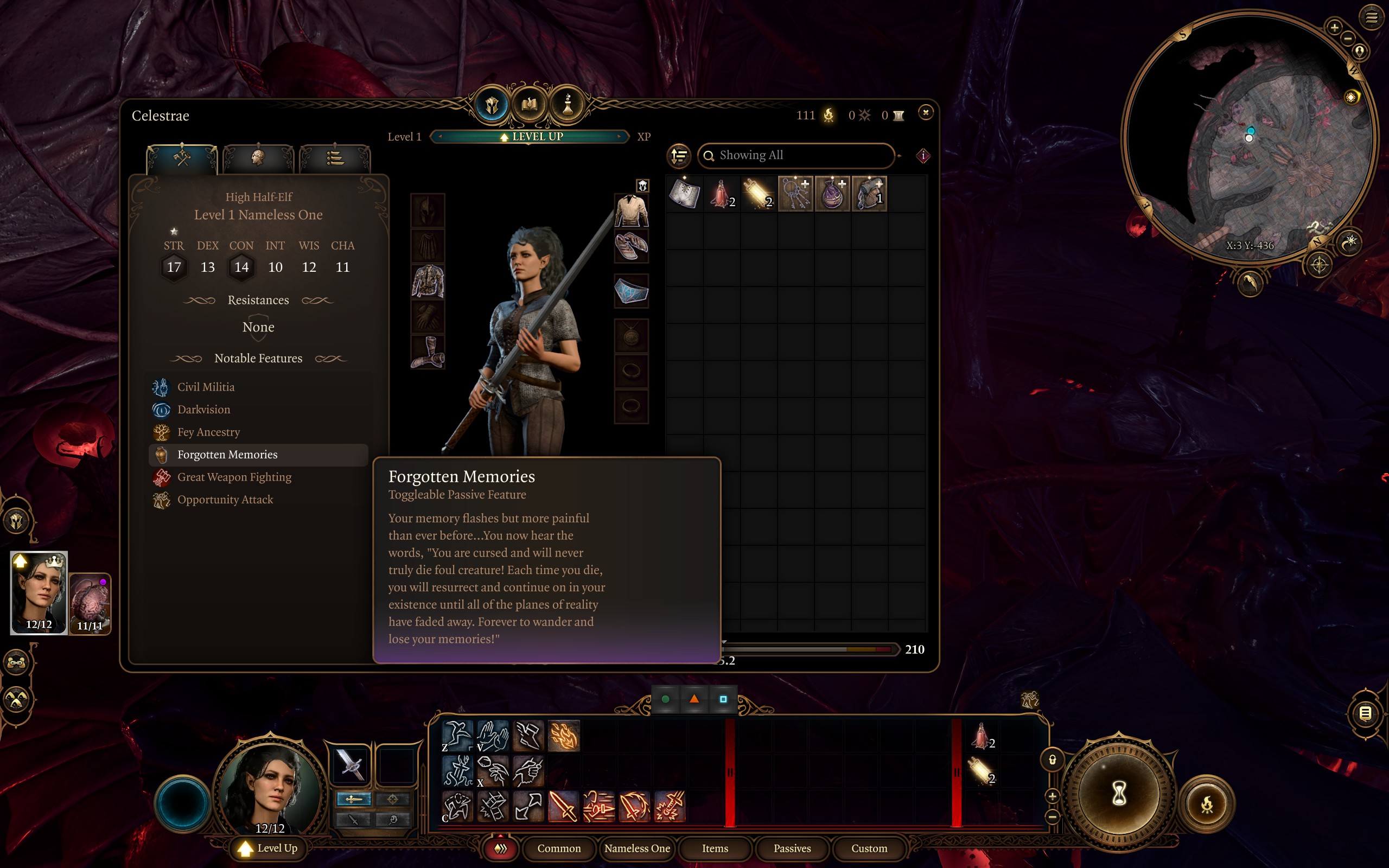Select the keychain item in inventory
1389x868 pixels.
click(x=795, y=194)
